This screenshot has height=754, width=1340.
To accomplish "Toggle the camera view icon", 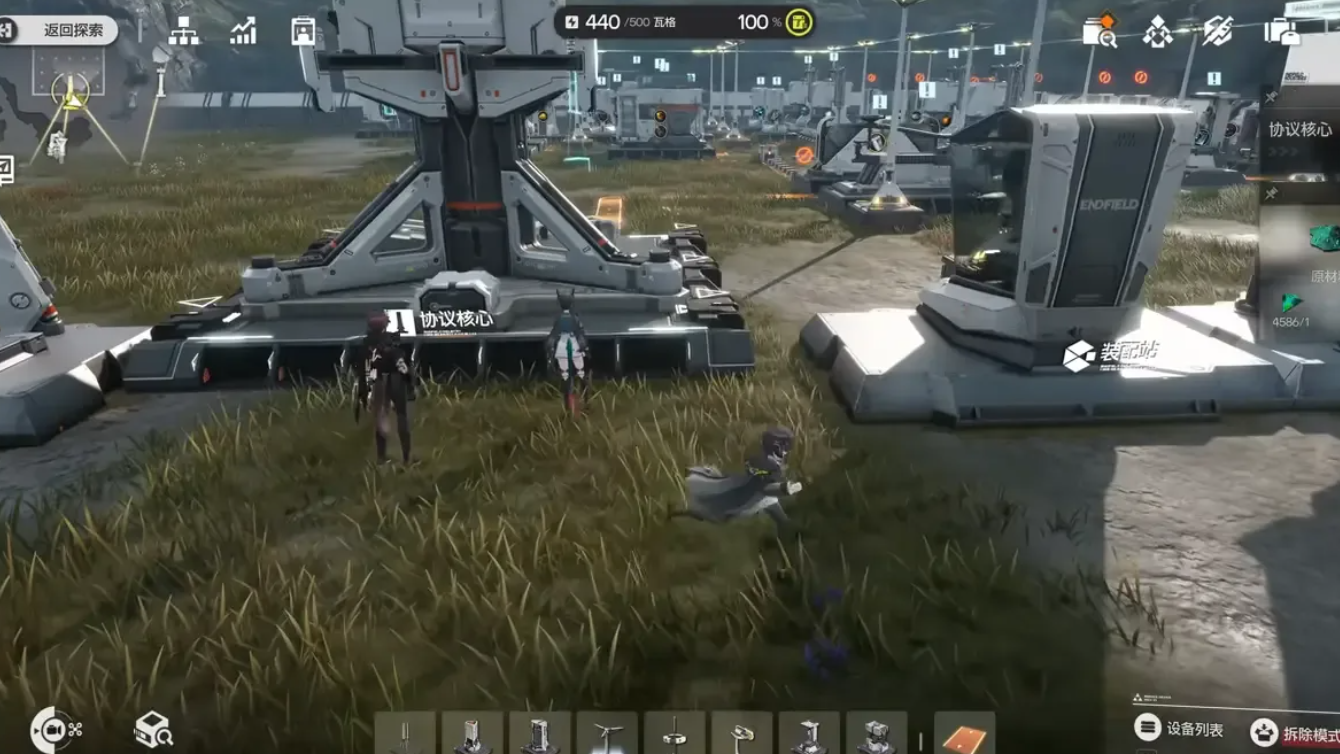I will point(56,729).
